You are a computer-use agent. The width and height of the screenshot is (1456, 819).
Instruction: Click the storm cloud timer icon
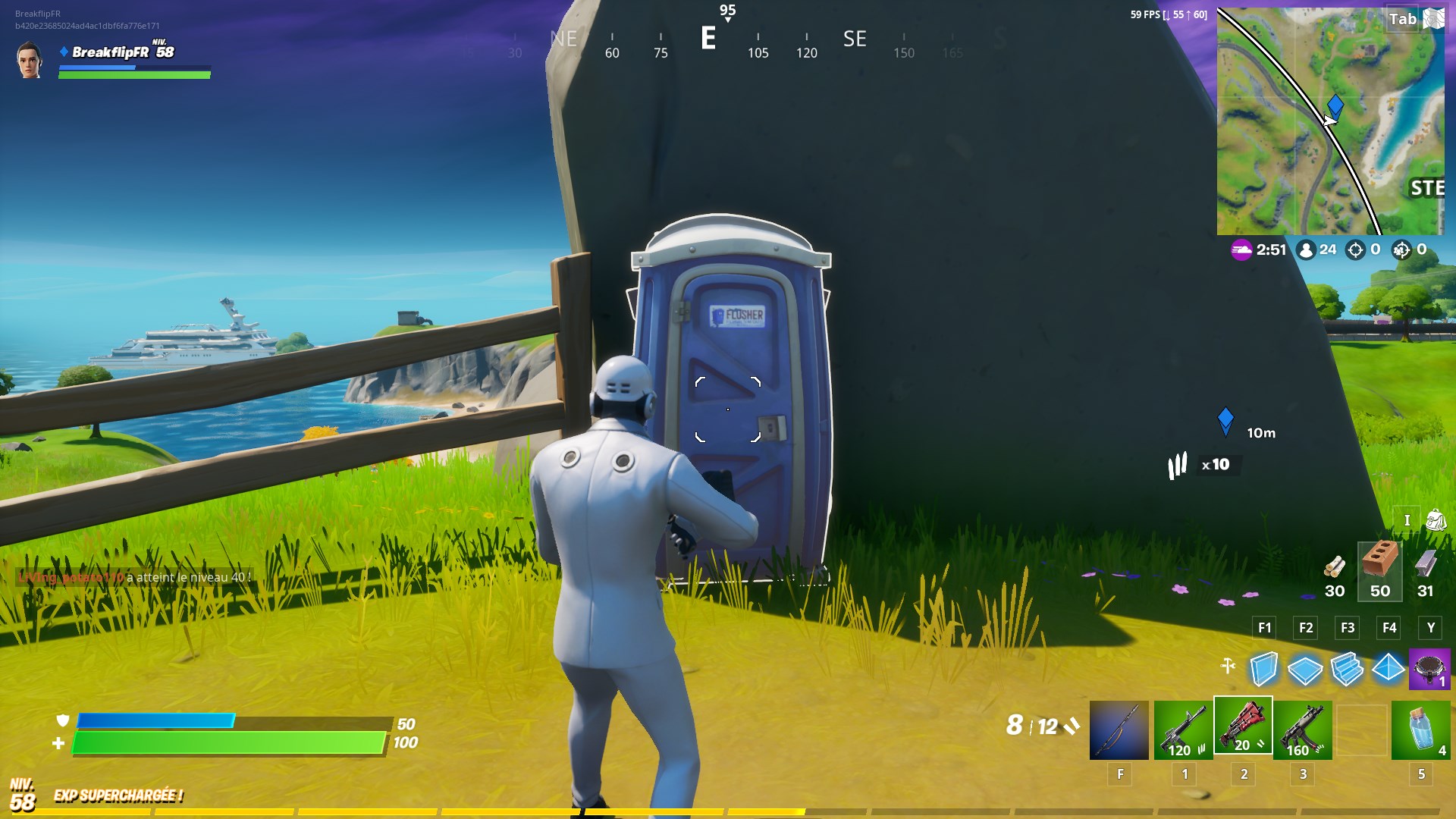coord(1241,249)
